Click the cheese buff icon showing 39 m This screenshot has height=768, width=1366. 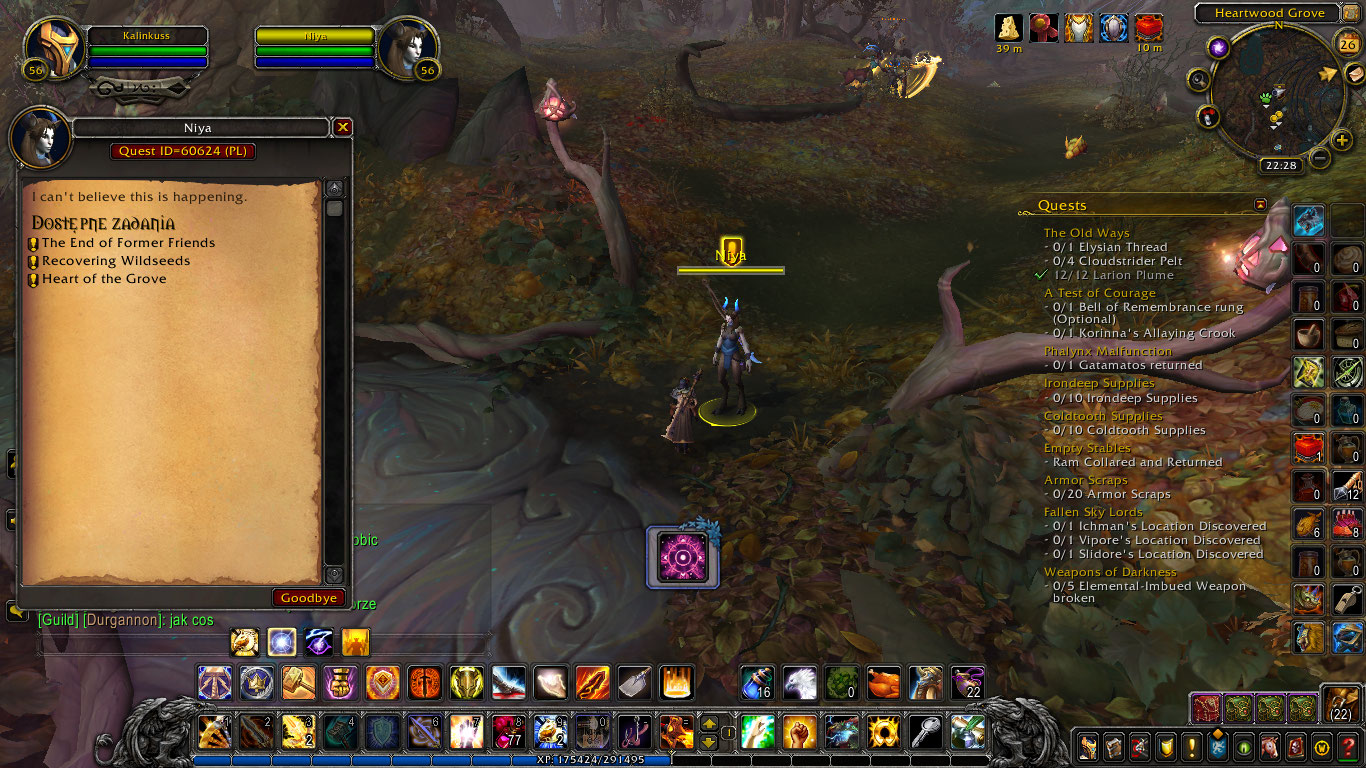[1007, 25]
